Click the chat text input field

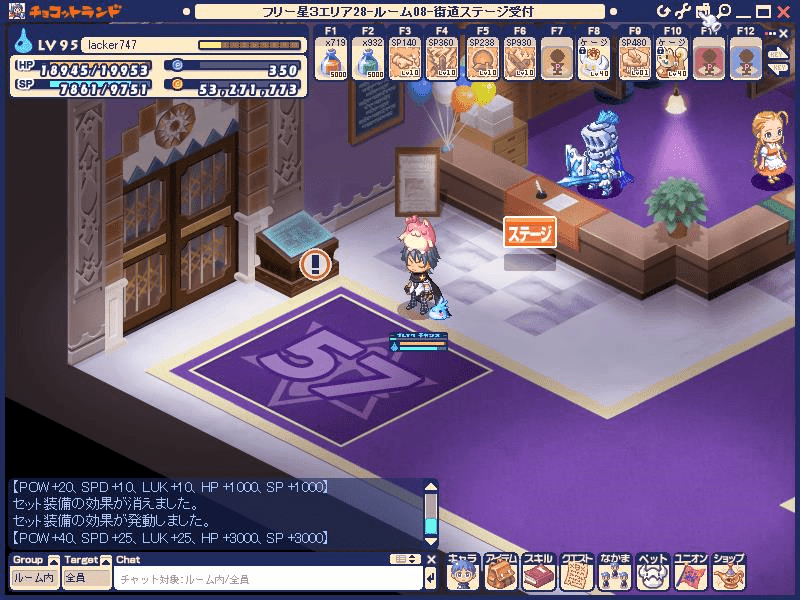(x=268, y=579)
